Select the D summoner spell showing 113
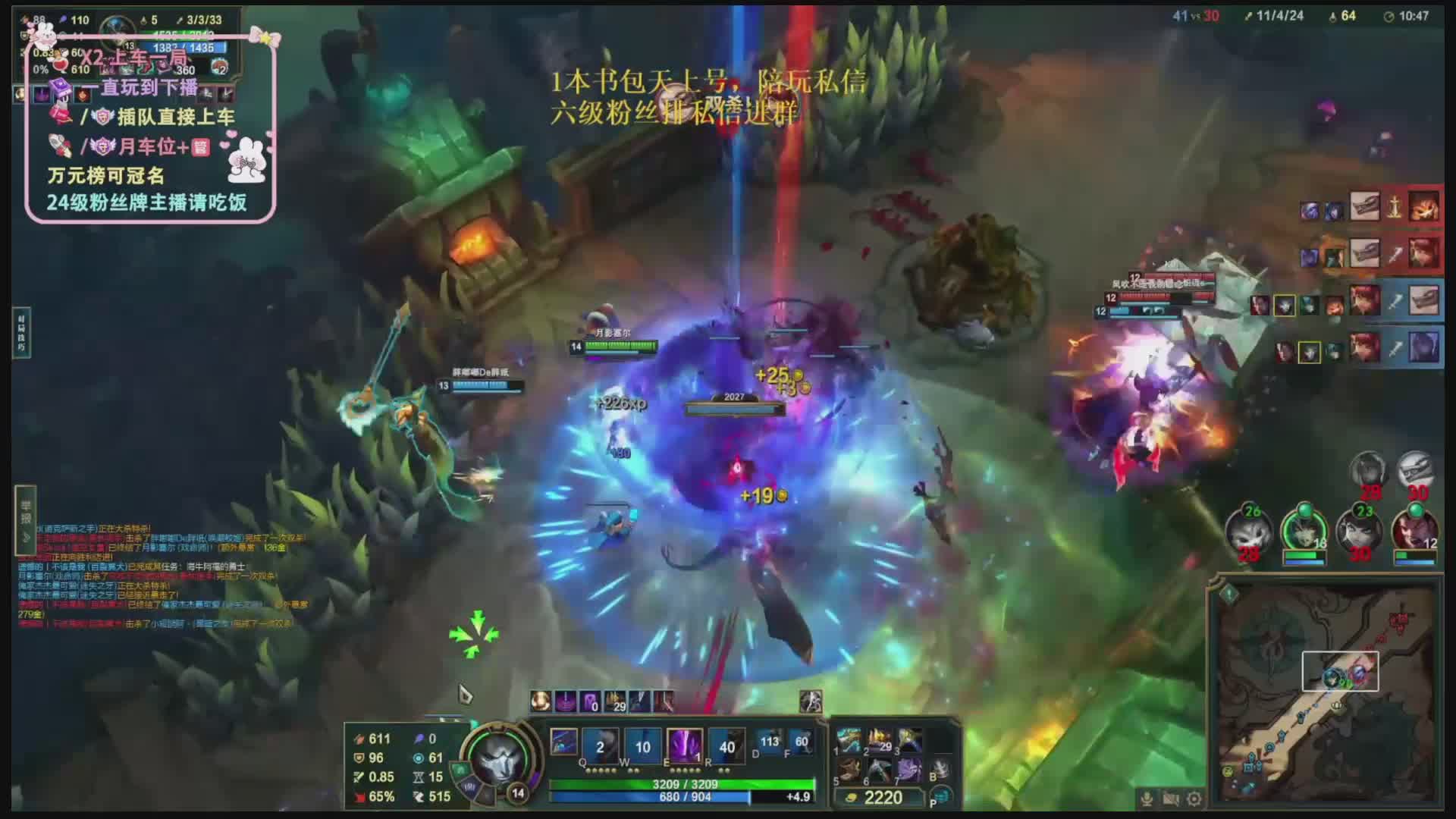 [770, 743]
